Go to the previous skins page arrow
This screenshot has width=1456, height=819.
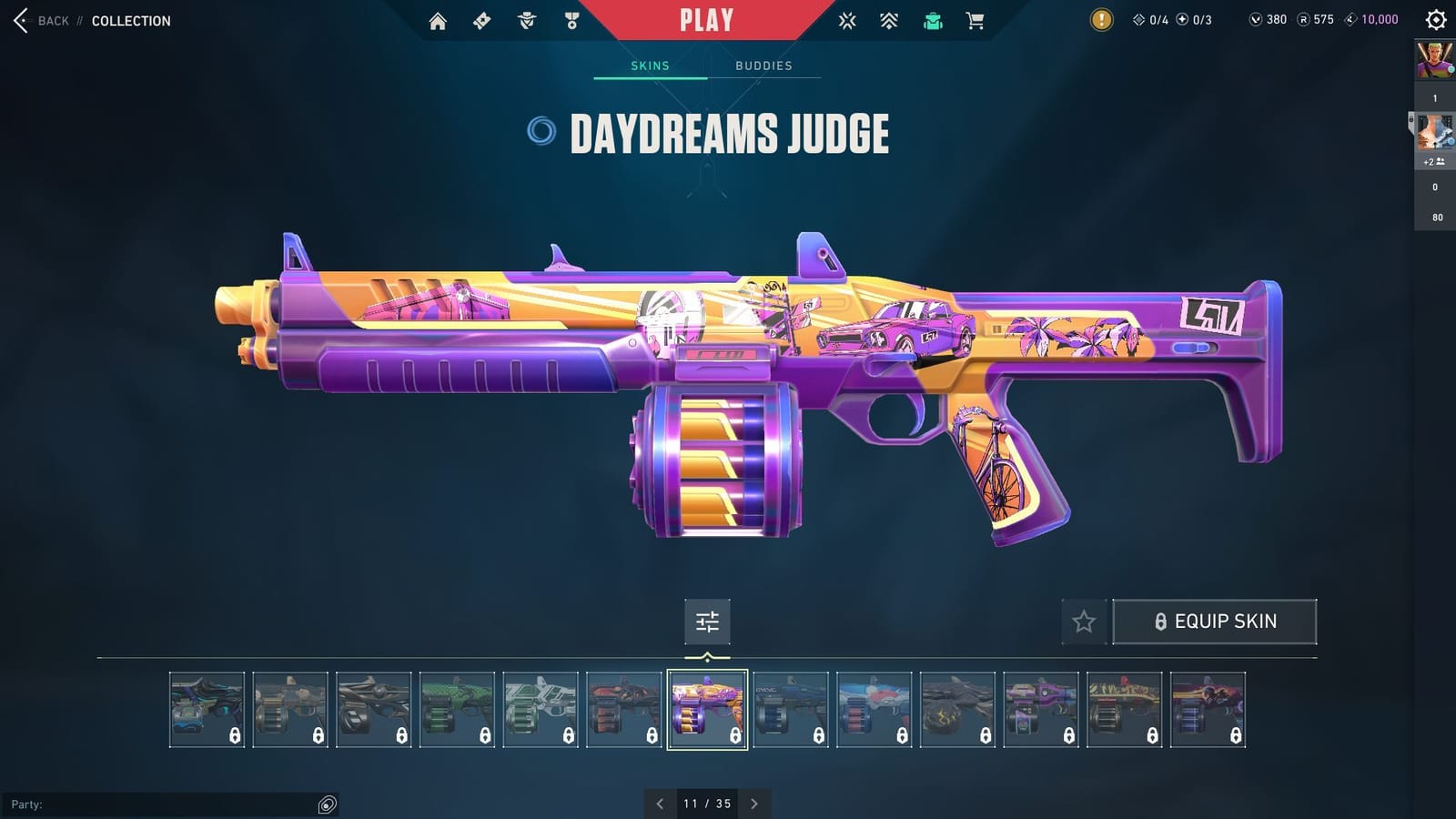coord(660,804)
